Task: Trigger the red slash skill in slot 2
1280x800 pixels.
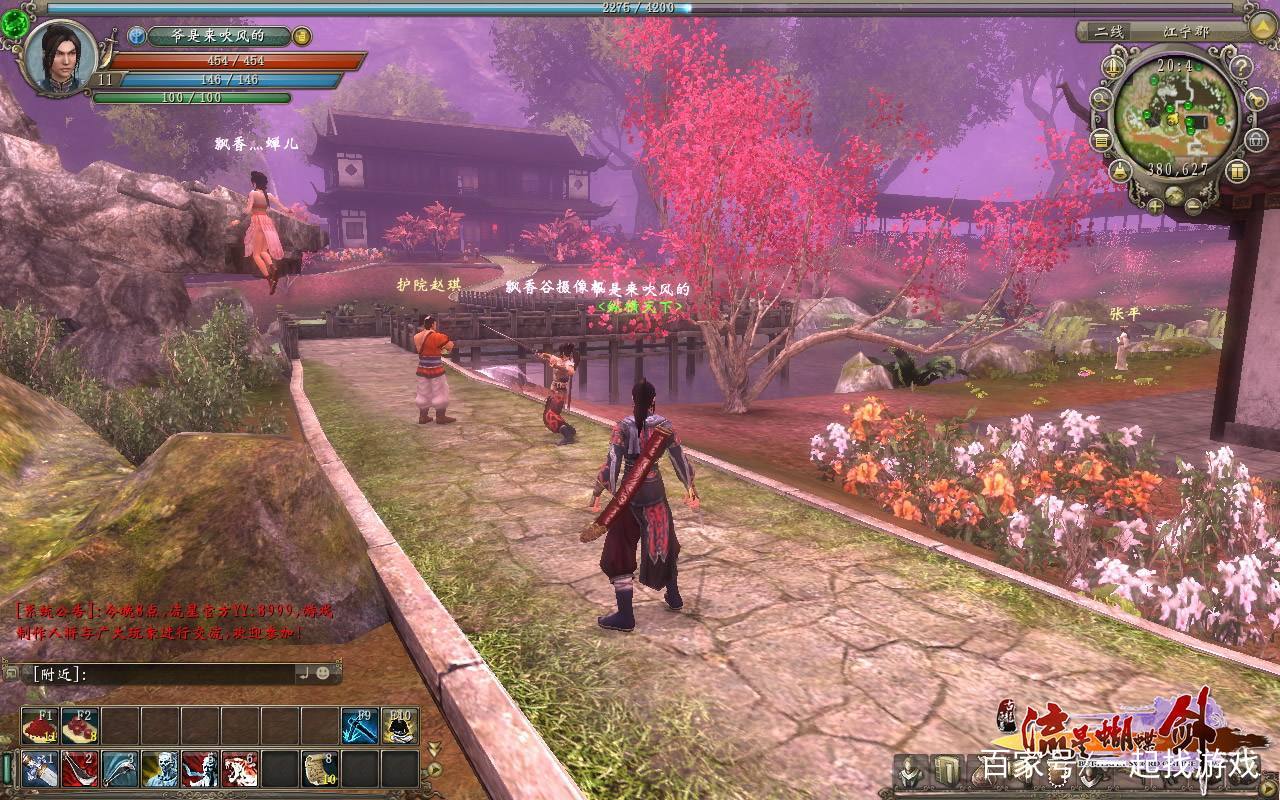Action: pyautogui.click(x=80, y=769)
